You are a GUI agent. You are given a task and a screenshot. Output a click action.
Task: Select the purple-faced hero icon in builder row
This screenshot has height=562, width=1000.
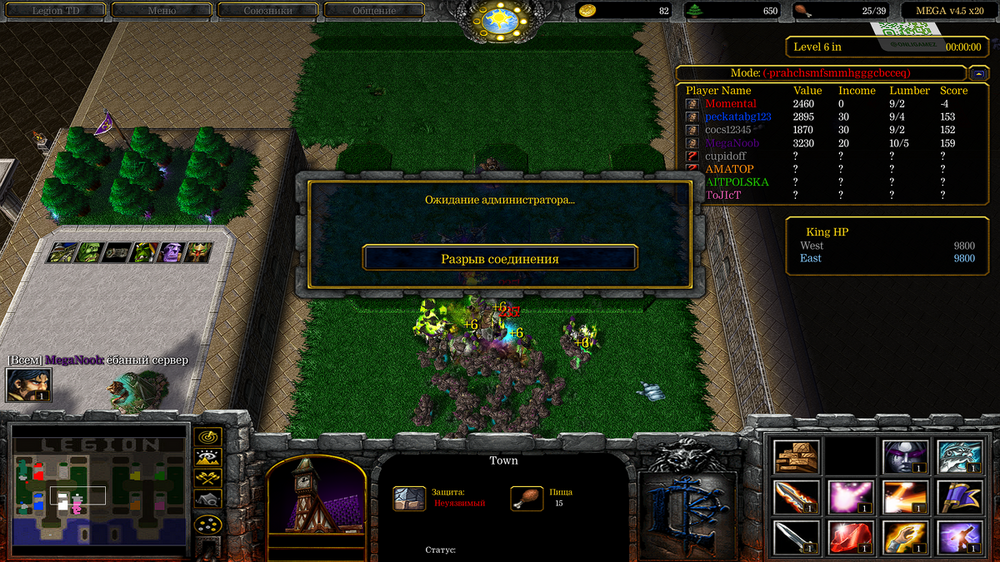[173, 253]
